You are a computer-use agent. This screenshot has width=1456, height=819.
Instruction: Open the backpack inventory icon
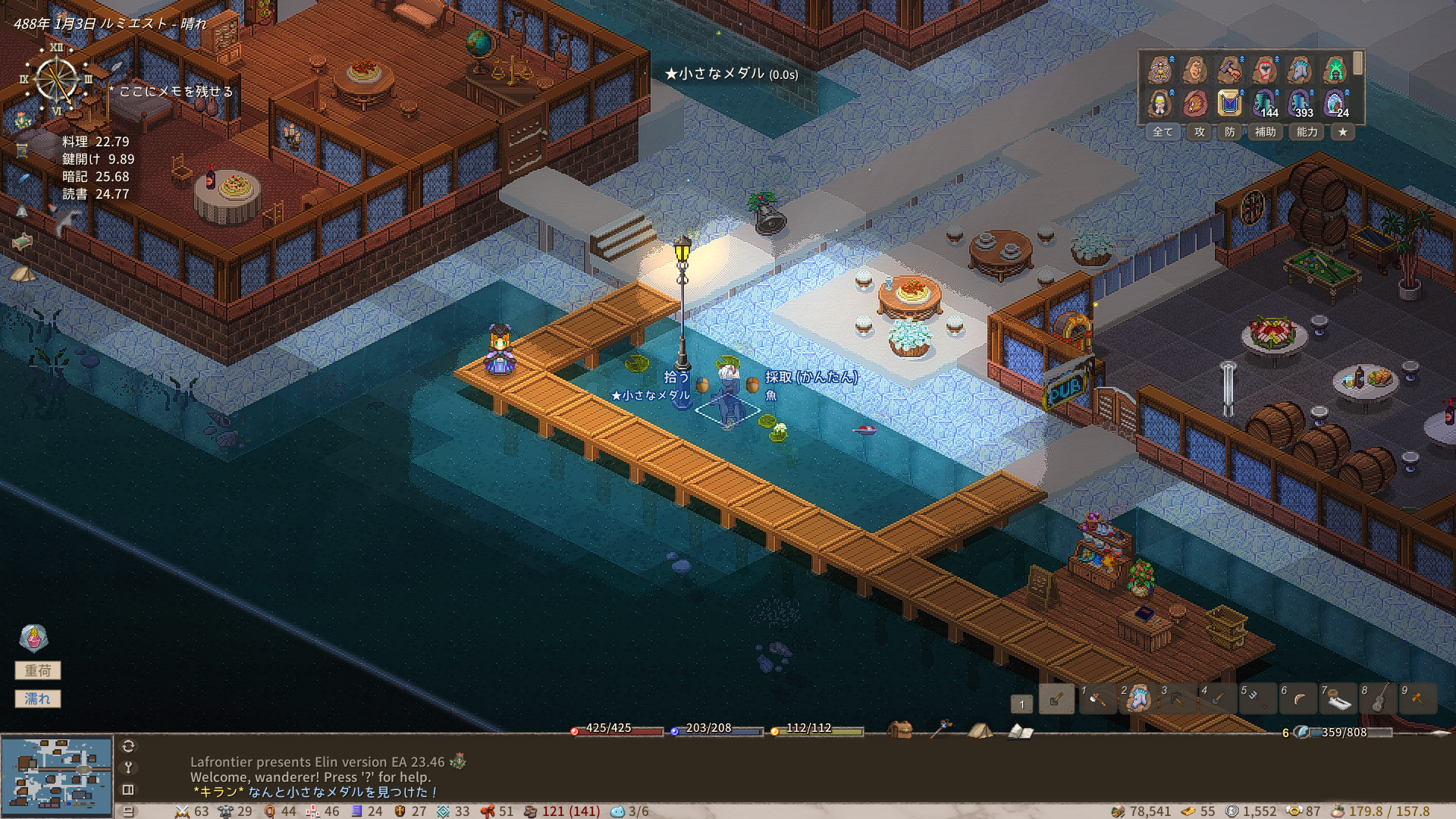coord(900,730)
